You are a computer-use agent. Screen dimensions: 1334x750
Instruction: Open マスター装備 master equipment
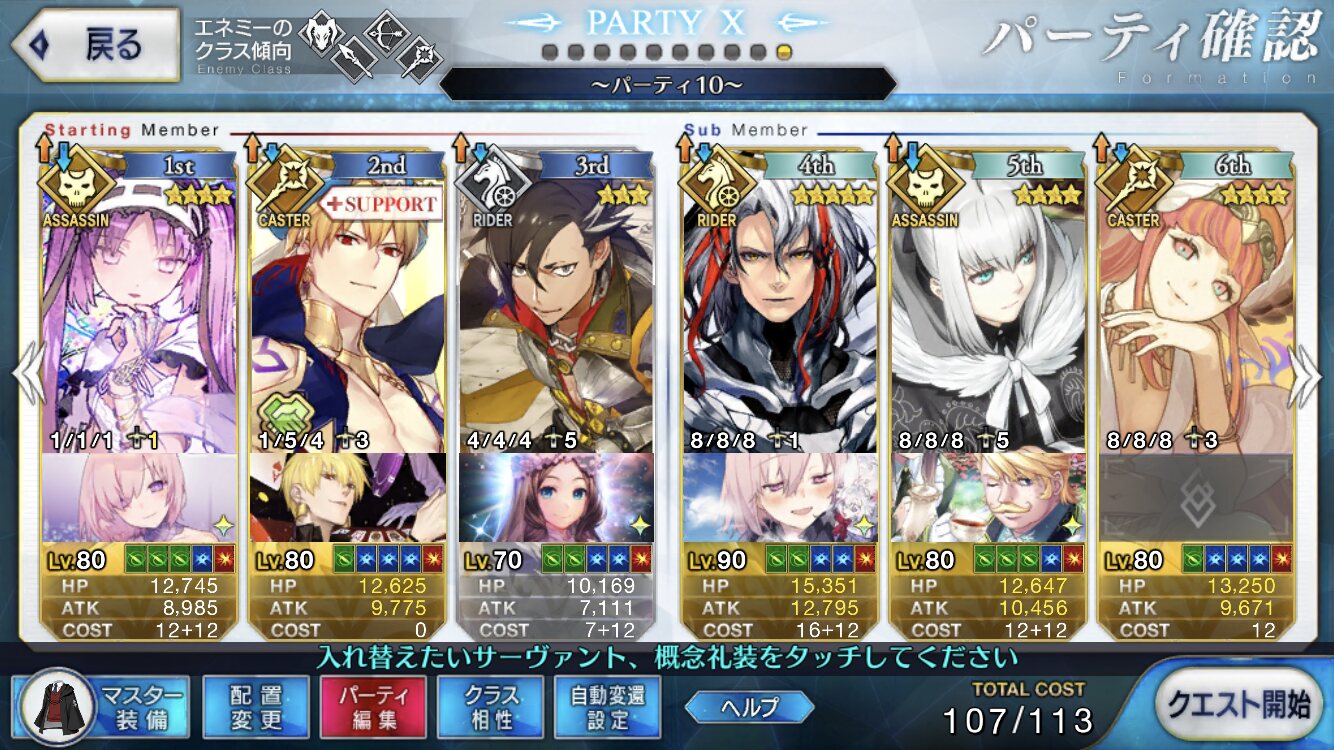(101, 706)
